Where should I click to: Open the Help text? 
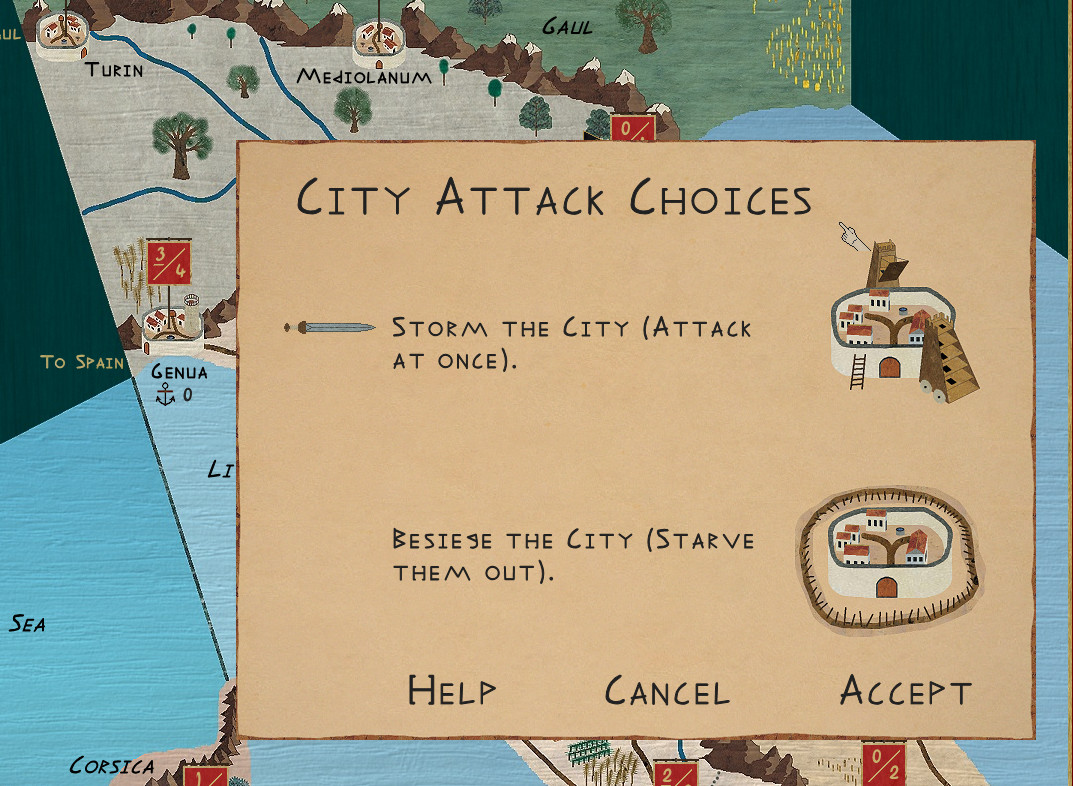click(451, 691)
